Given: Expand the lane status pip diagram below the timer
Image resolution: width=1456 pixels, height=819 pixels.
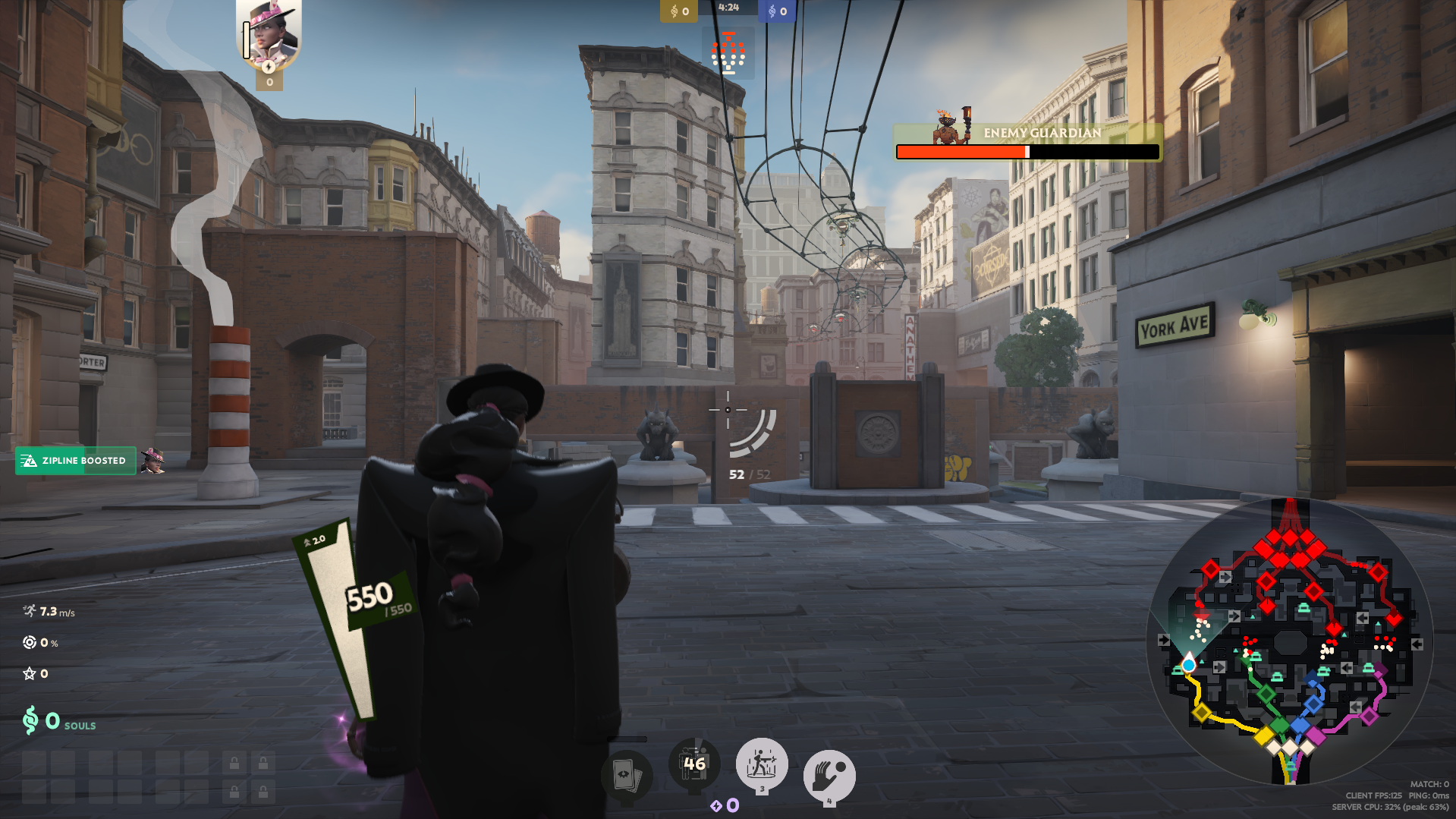Looking at the screenshot, I should click(x=729, y=52).
